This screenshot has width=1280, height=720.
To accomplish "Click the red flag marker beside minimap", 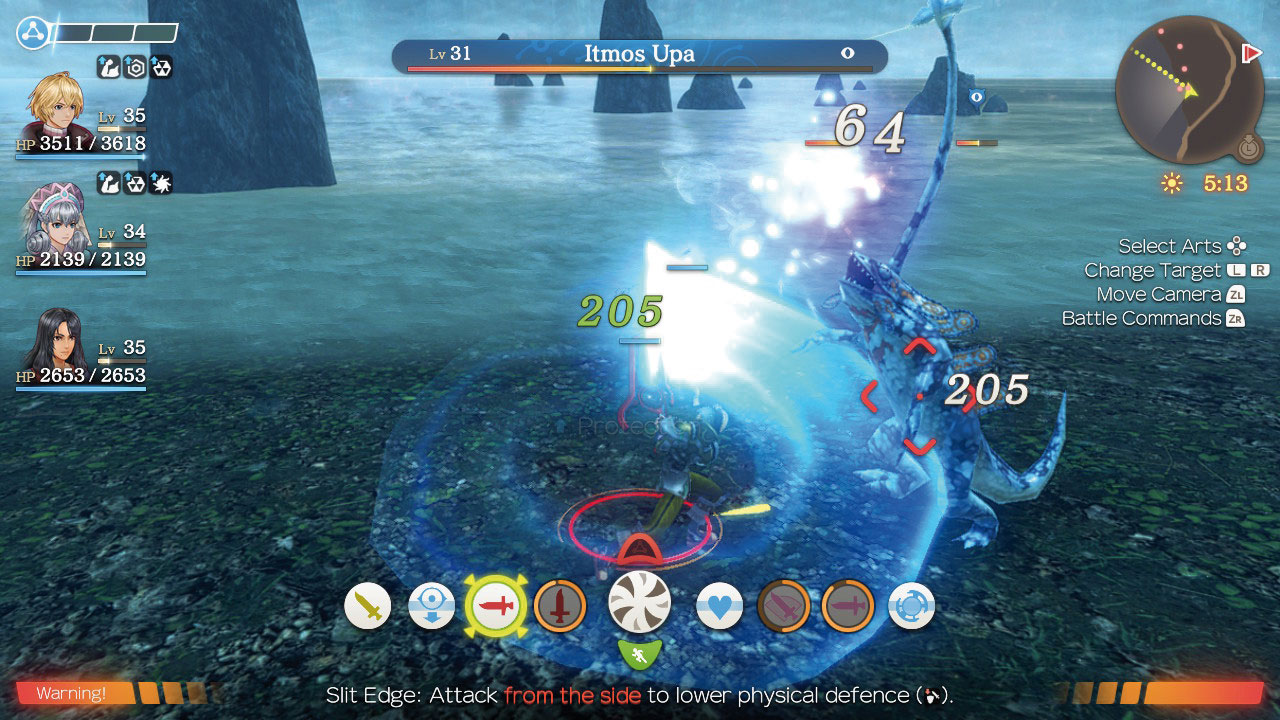I will [1251, 53].
